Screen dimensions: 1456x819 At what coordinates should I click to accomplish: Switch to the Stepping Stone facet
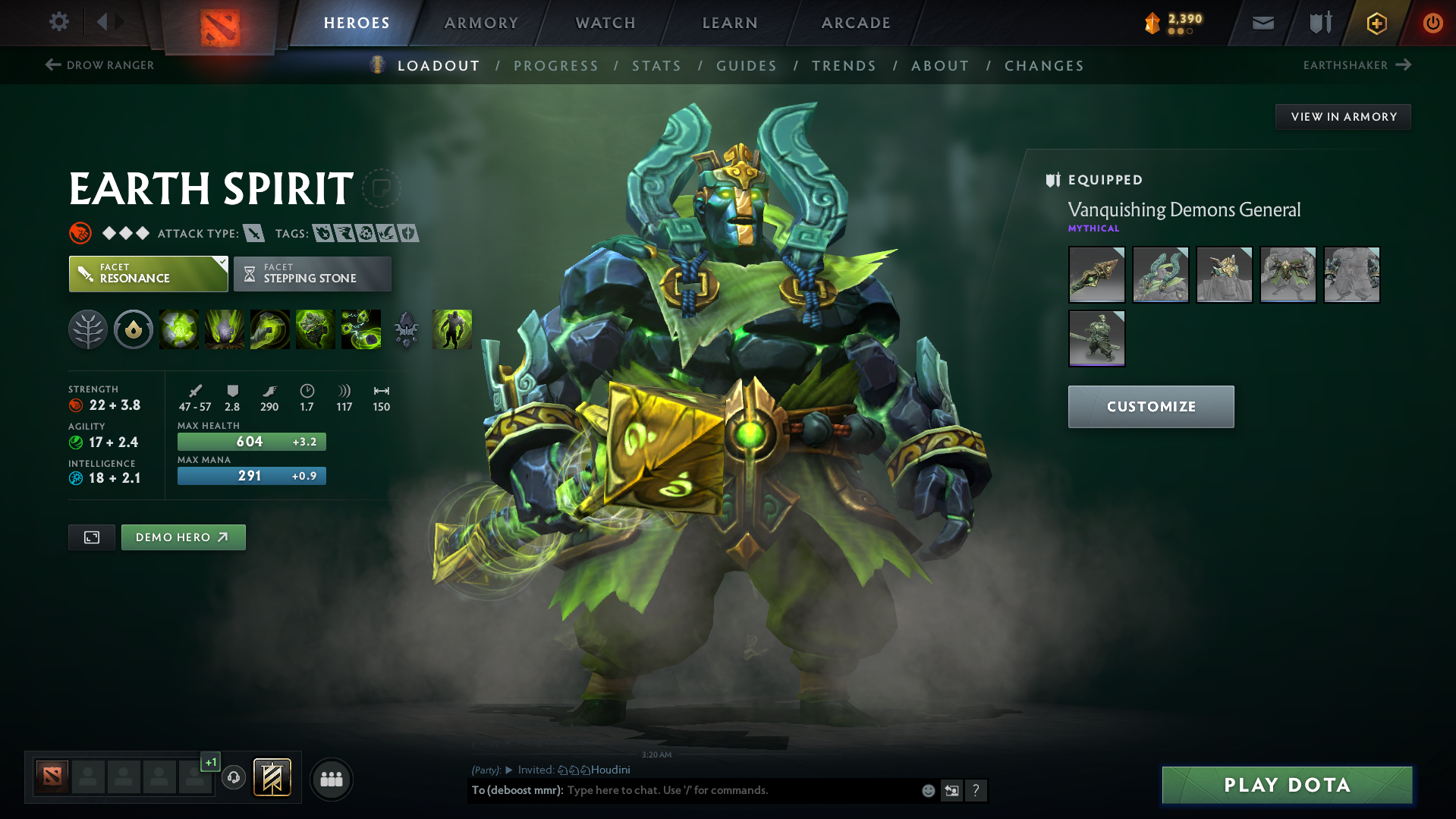tap(312, 273)
